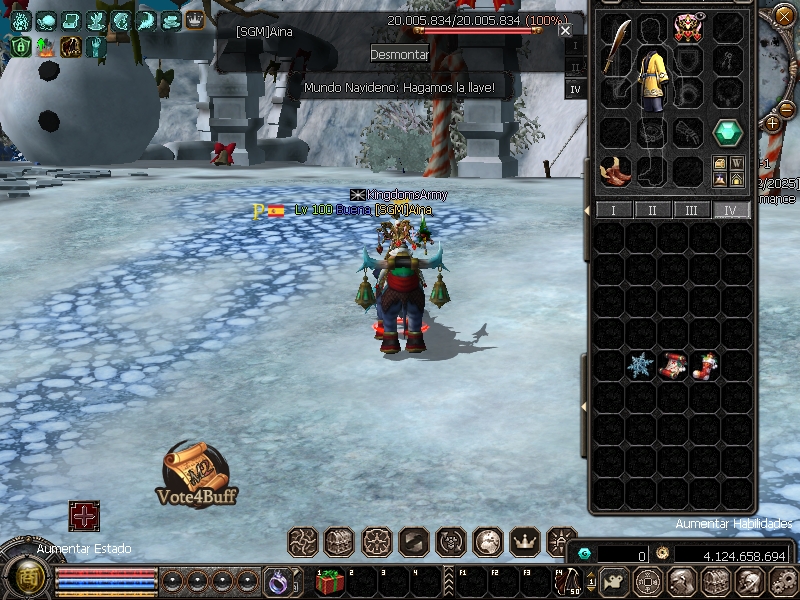800x600 pixels.
Task: Click the red cross Aumentar Estado button
Action: [x=84, y=516]
